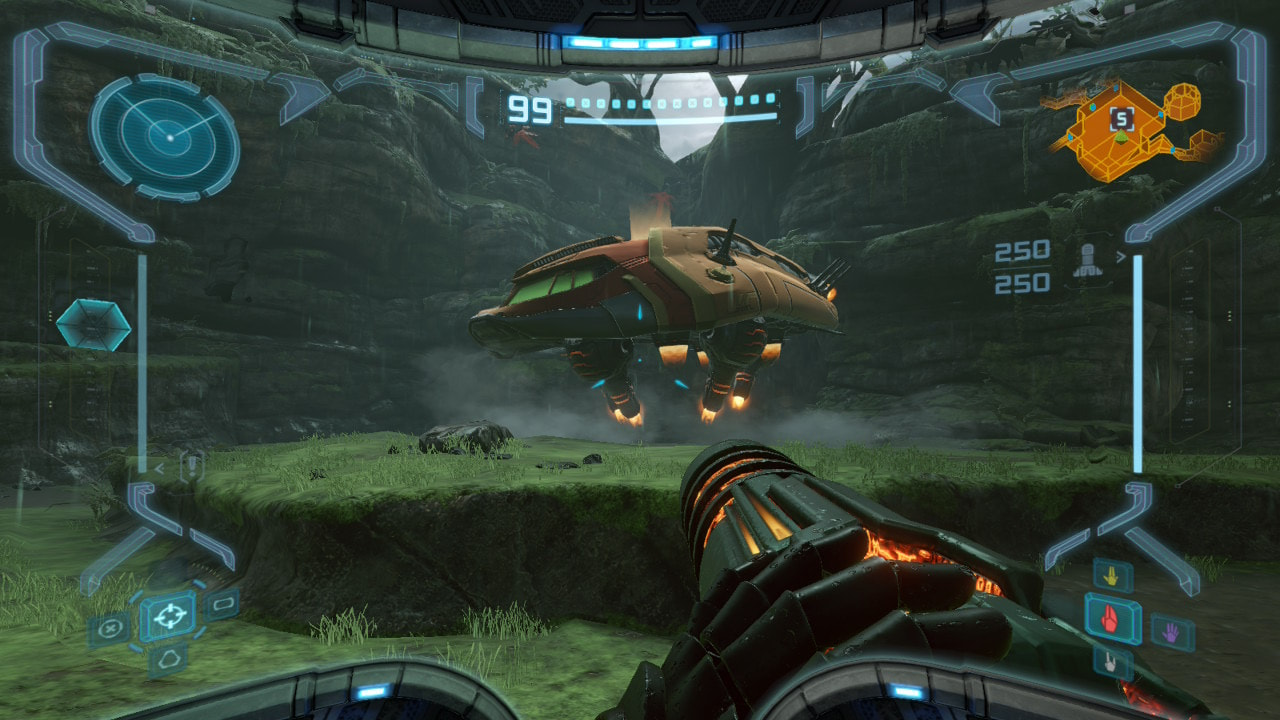Click the cyan hexagon HUD indicator
This screenshot has width=1280, height=720.
pos(93,325)
